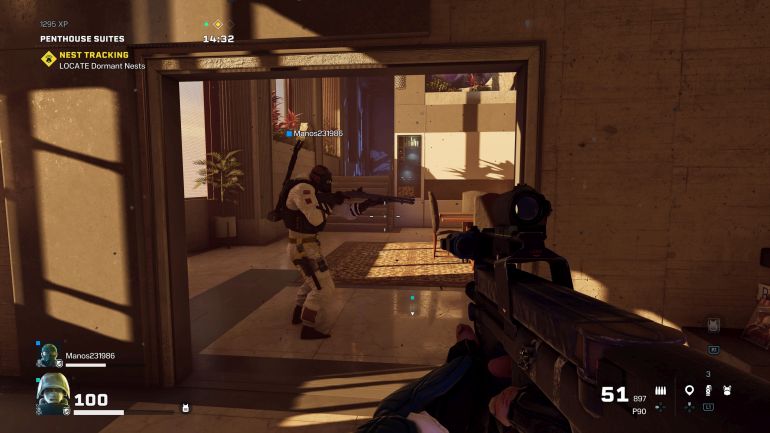The height and width of the screenshot is (433, 770).
Task: Click the location pin ping icon
Action: (689, 390)
